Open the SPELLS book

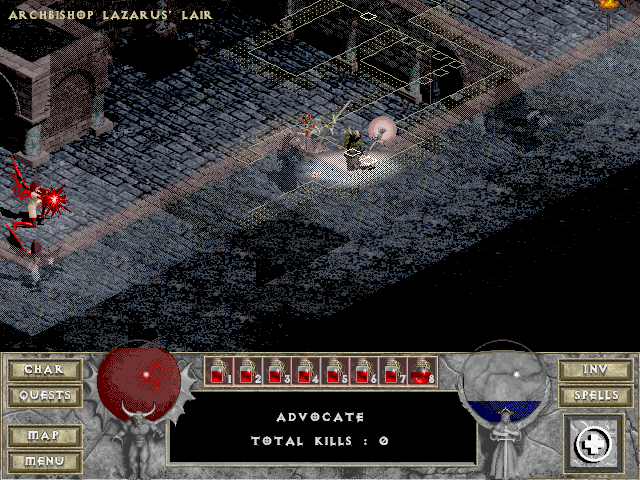point(595,396)
